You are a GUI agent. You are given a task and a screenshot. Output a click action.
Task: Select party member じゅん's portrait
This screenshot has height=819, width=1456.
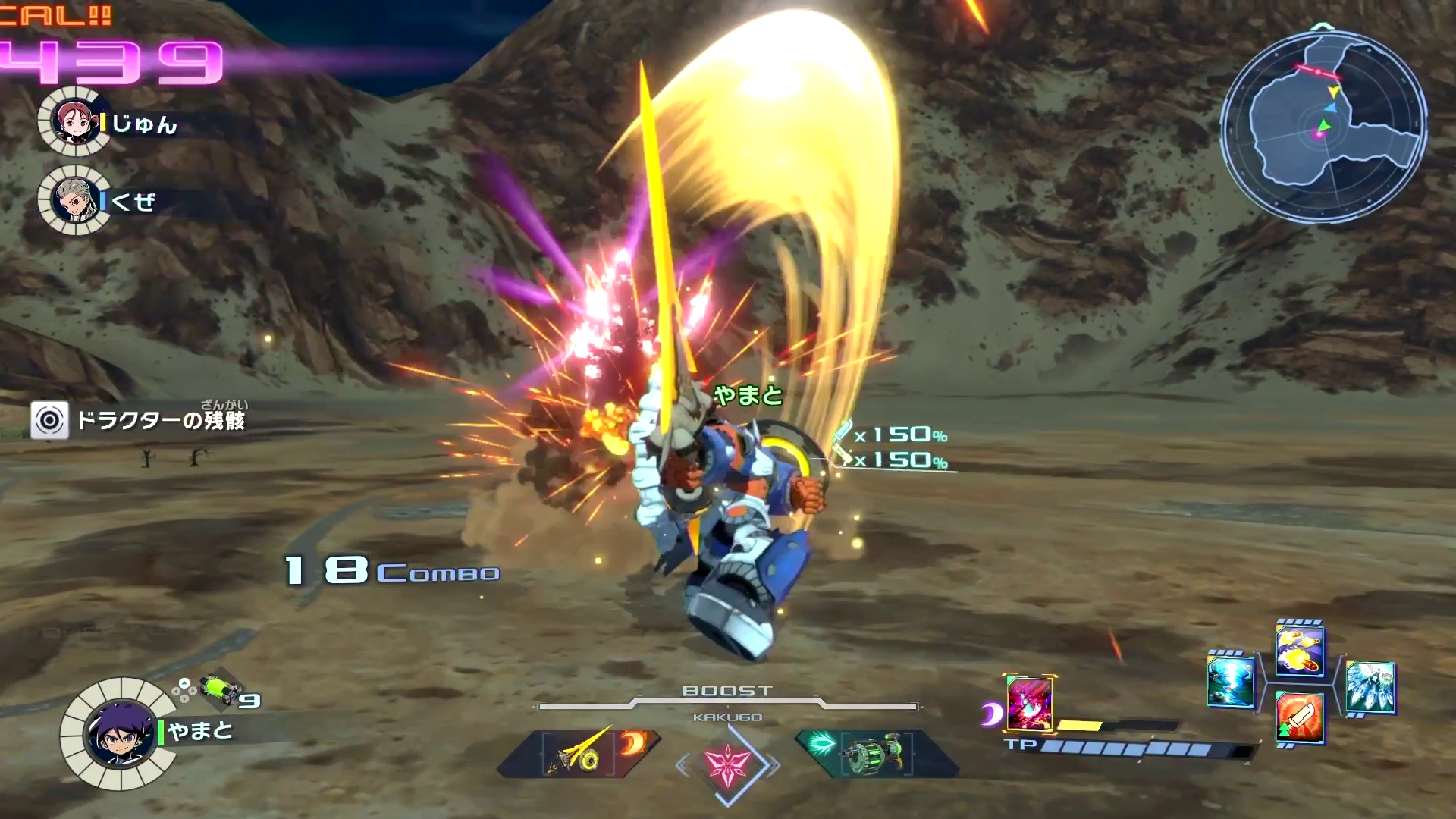pyautogui.click(x=75, y=122)
